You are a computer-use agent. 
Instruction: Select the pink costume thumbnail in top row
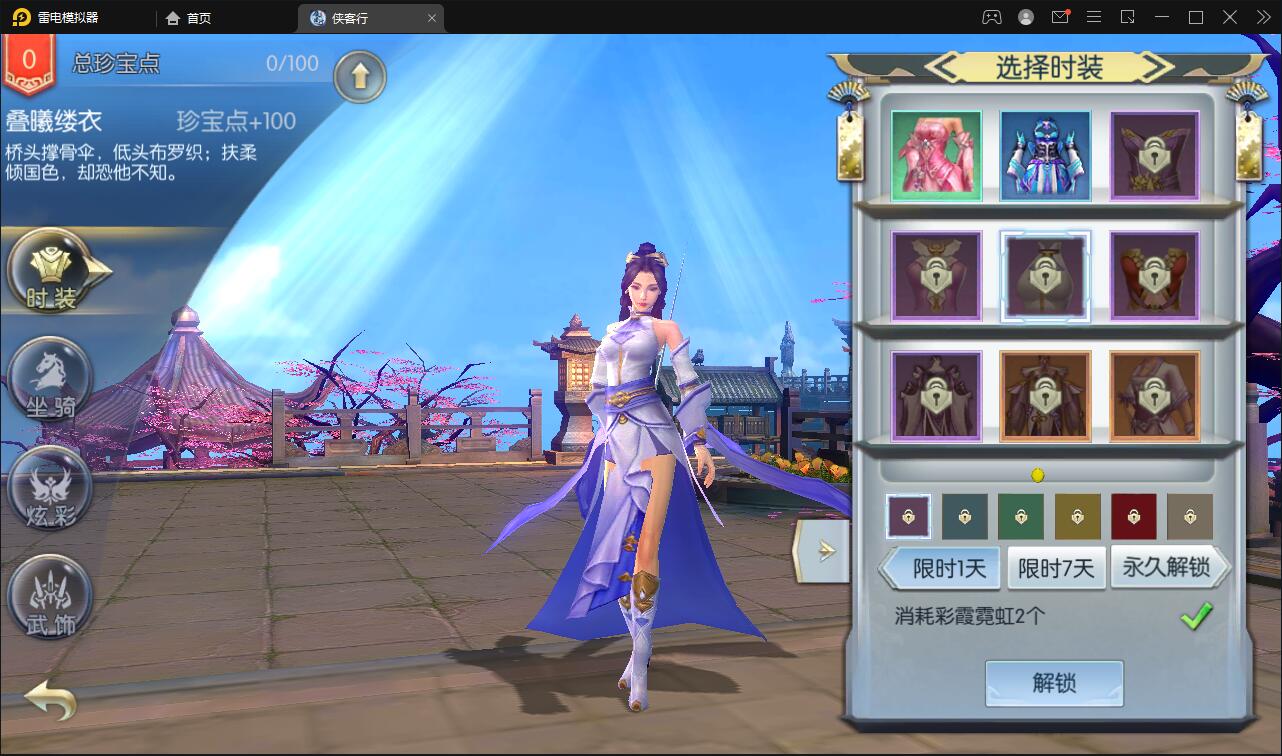pyautogui.click(x=935, y=157)
